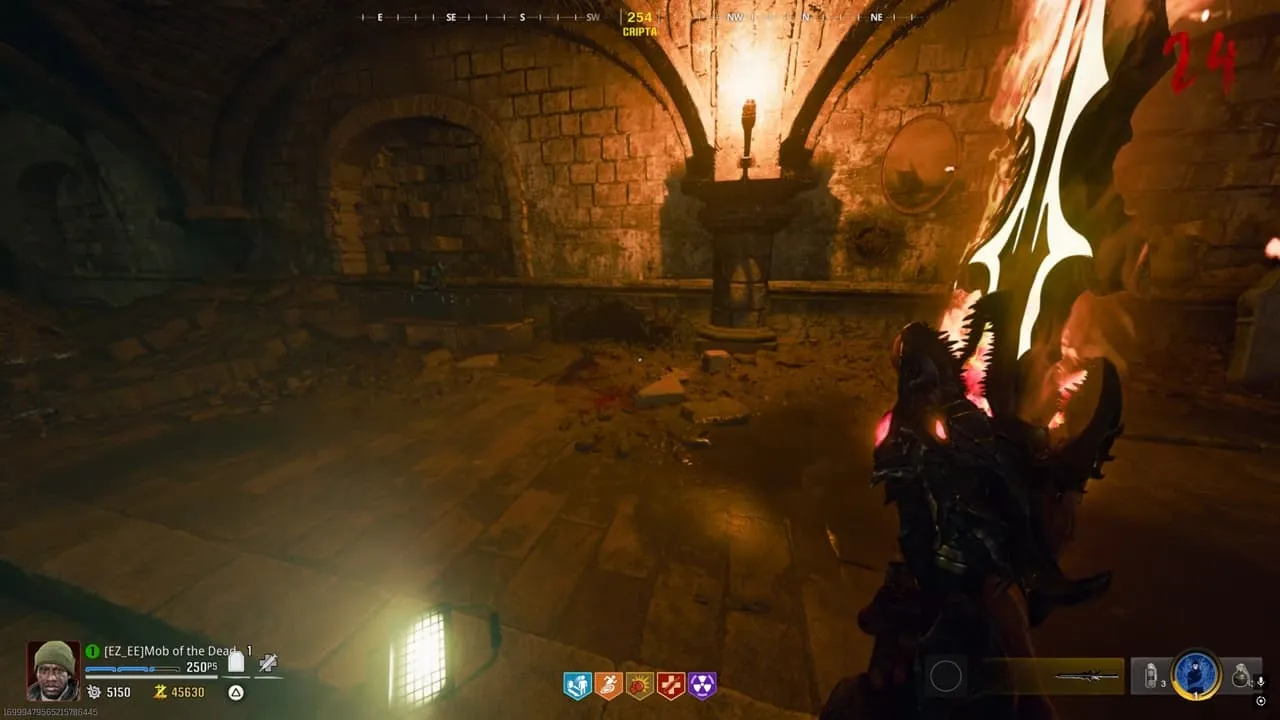The image size is (1280, 720).
Task: Click the empty circular slot beside weapon
Action: click(945, 677)
